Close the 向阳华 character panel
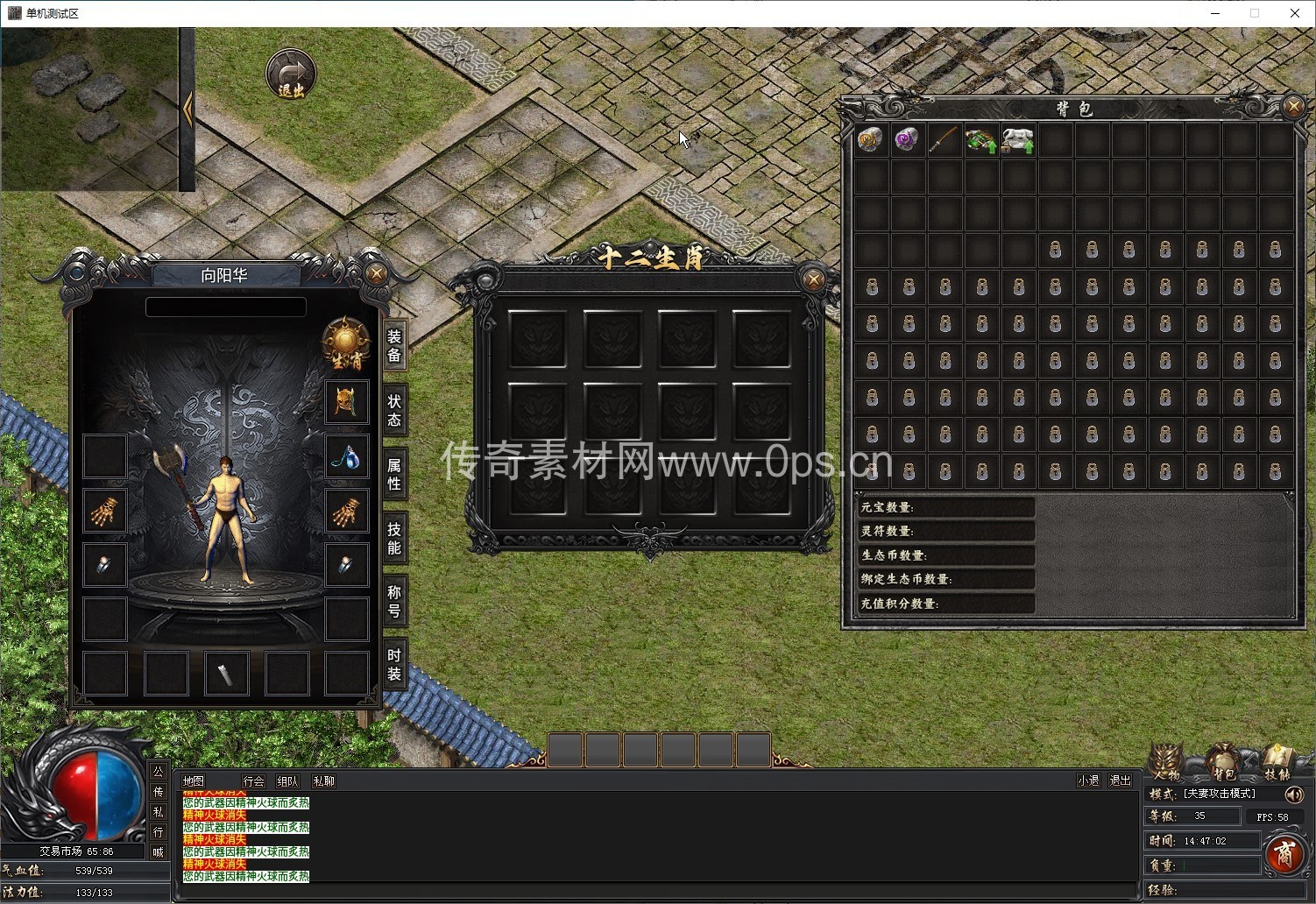1316x904 pixels. (x=376, y=273)
